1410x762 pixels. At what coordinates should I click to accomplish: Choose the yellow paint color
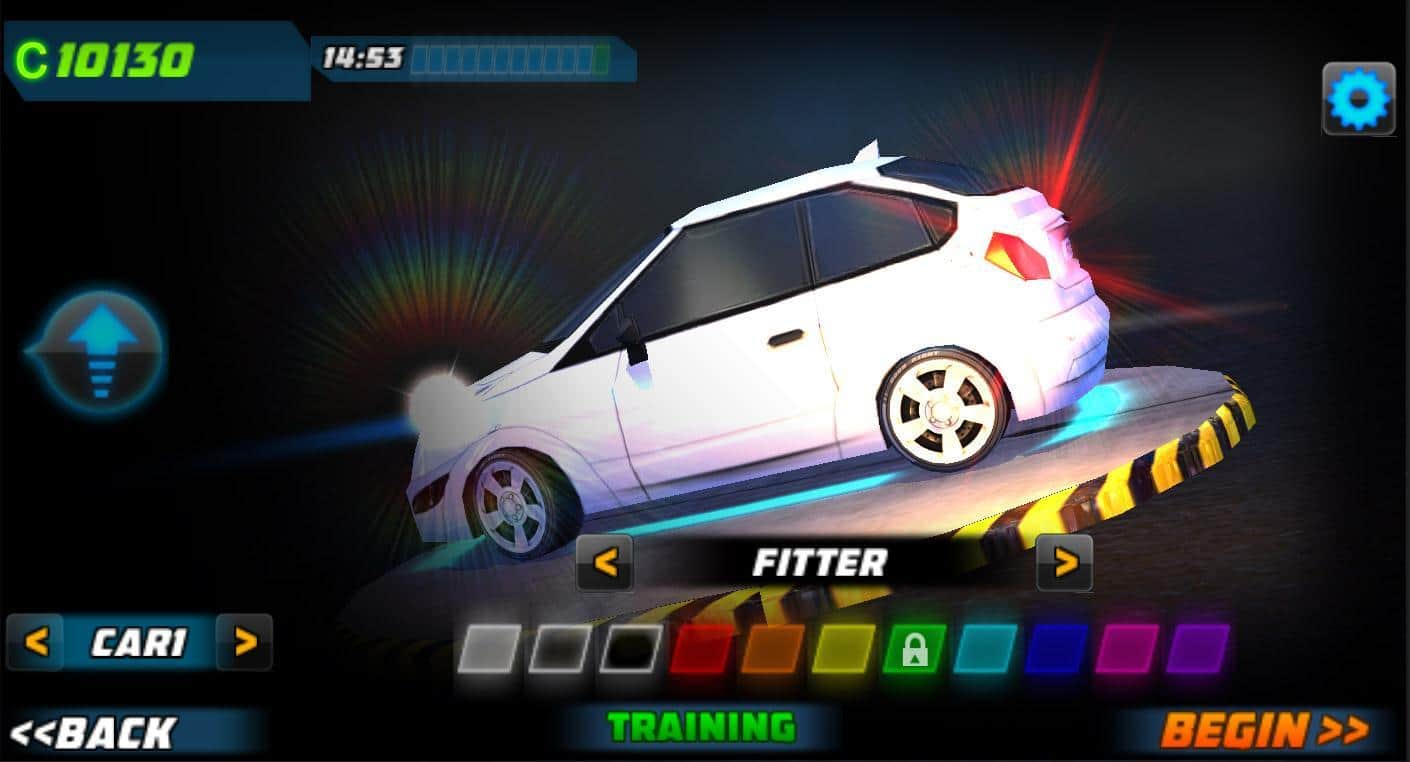point(843,649)
